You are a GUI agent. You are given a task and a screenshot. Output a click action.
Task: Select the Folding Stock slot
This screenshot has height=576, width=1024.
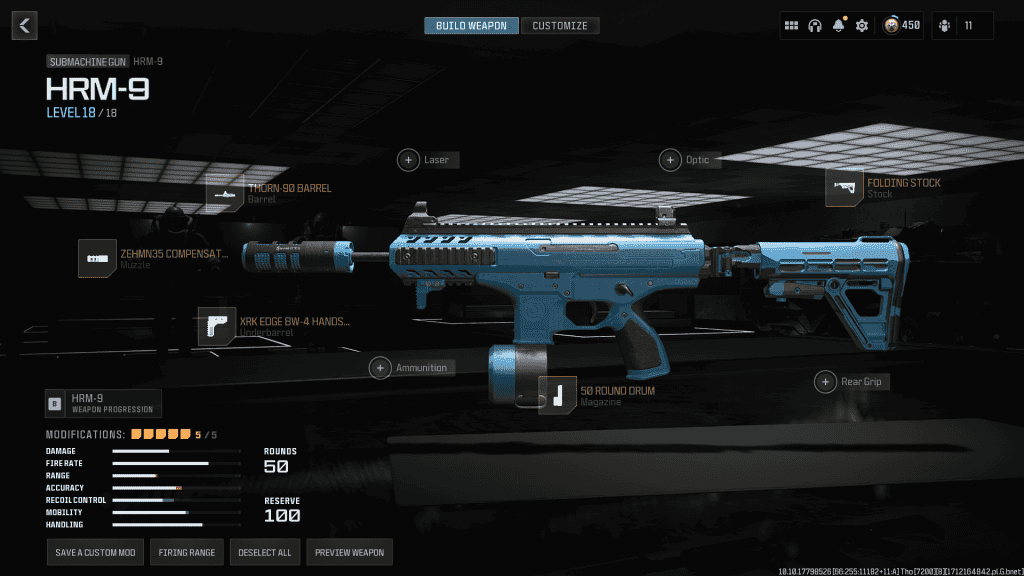coord(845,188)
